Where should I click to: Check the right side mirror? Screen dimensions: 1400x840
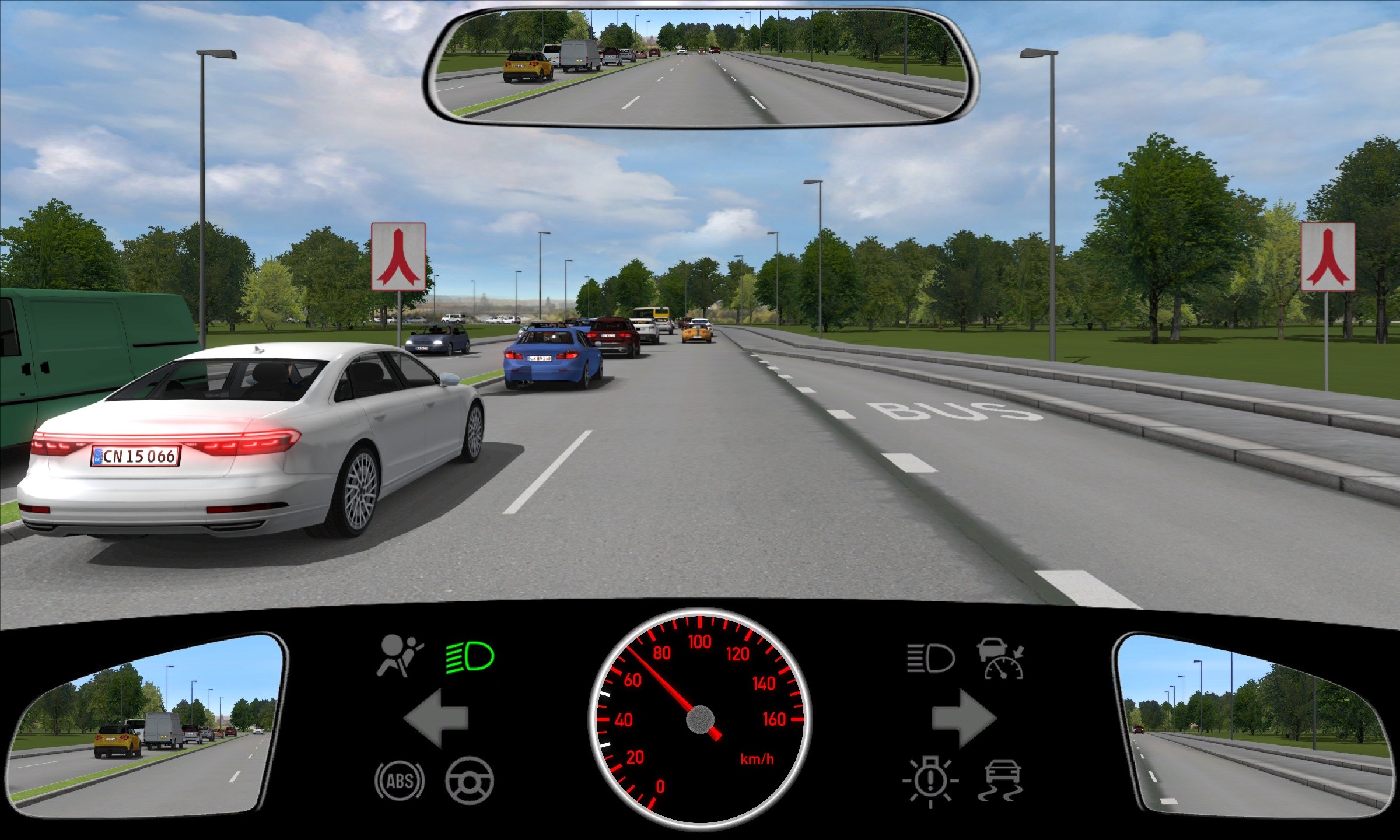[1254, 723]
